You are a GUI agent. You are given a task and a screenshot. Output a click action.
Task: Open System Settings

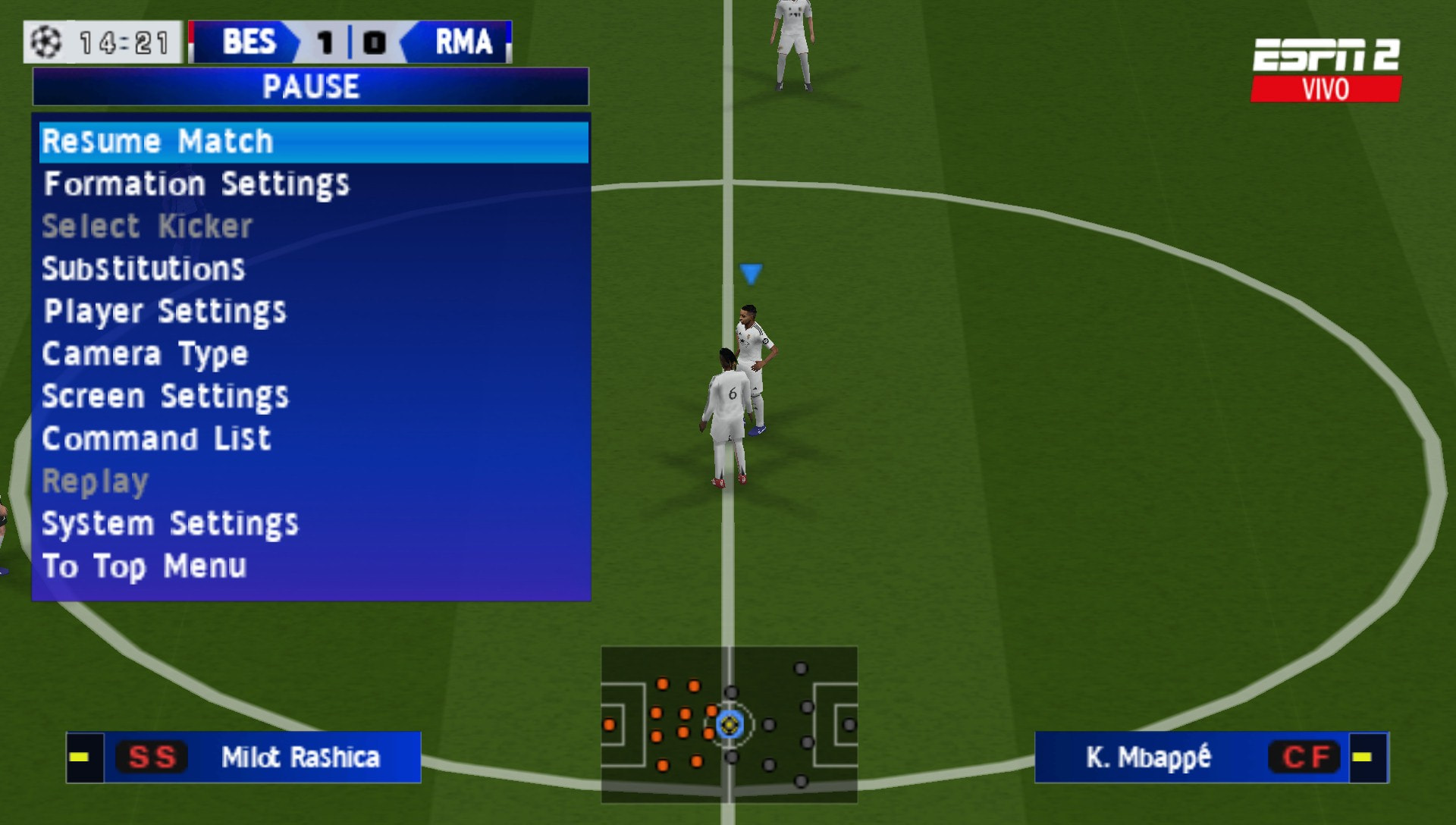pos(170,522)
